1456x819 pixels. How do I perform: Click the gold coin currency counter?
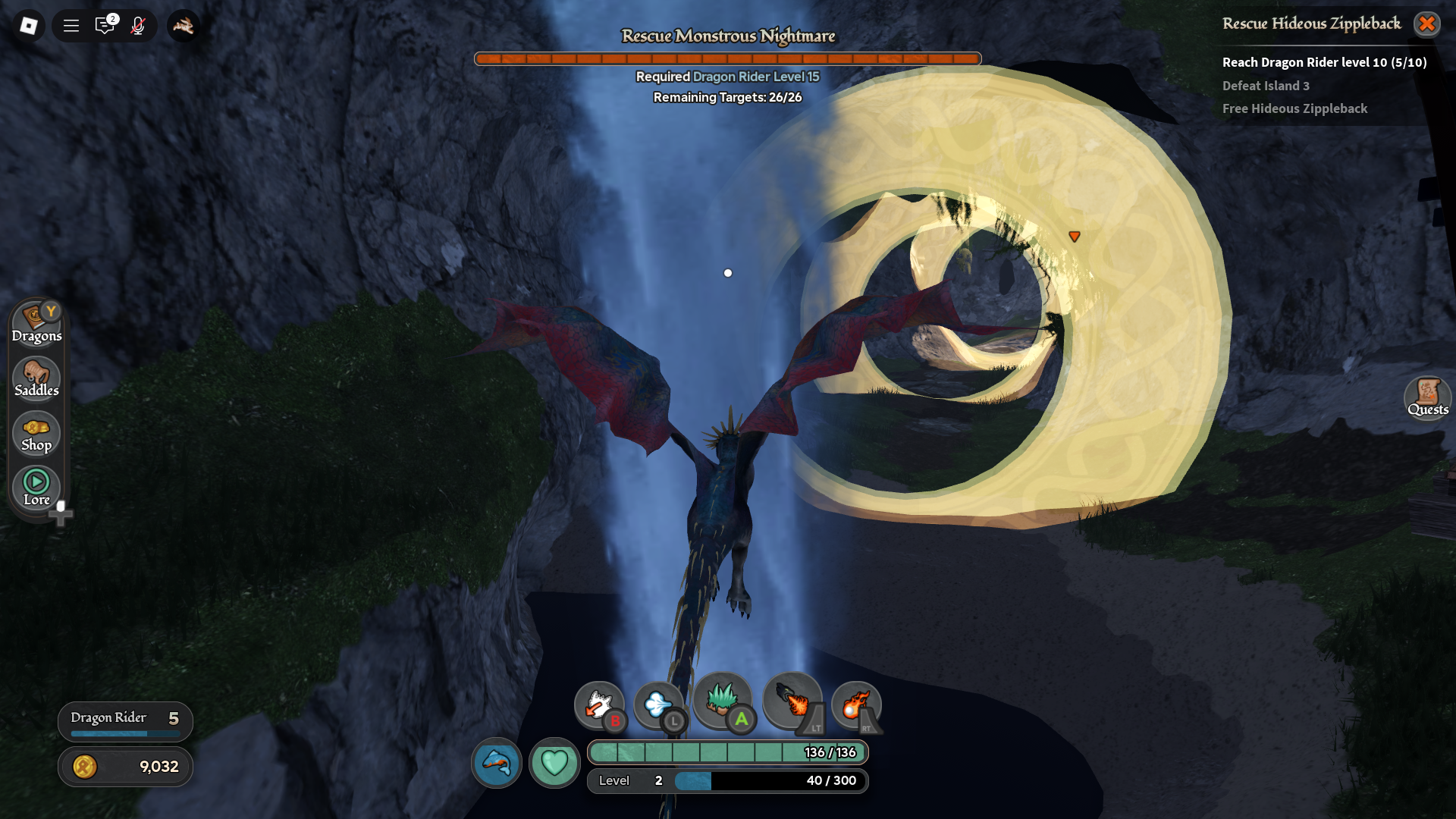click(x=125, y=767)
